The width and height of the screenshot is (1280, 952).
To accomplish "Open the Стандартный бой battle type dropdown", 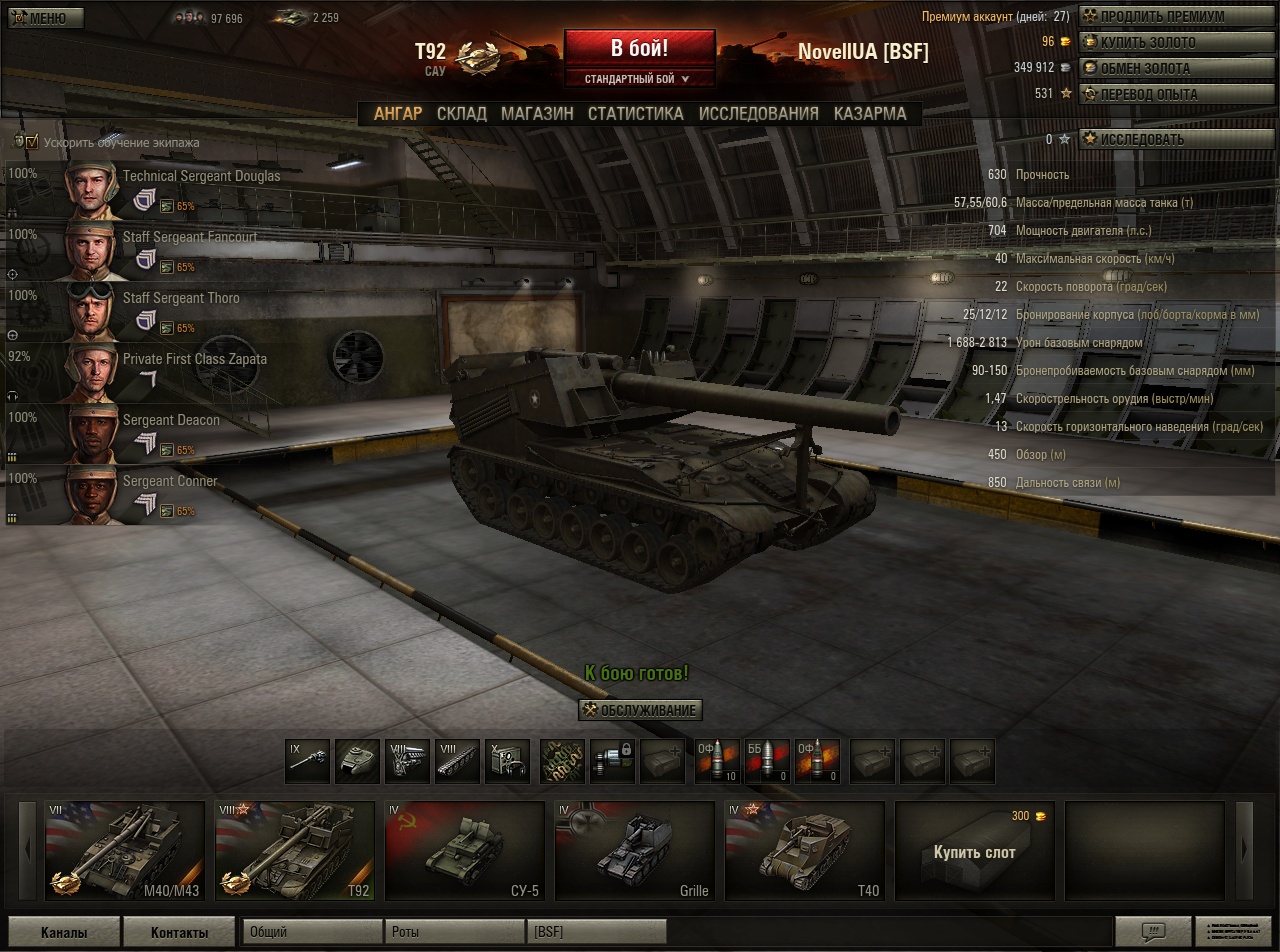I will pyautogui.click(x=639, y=79).
